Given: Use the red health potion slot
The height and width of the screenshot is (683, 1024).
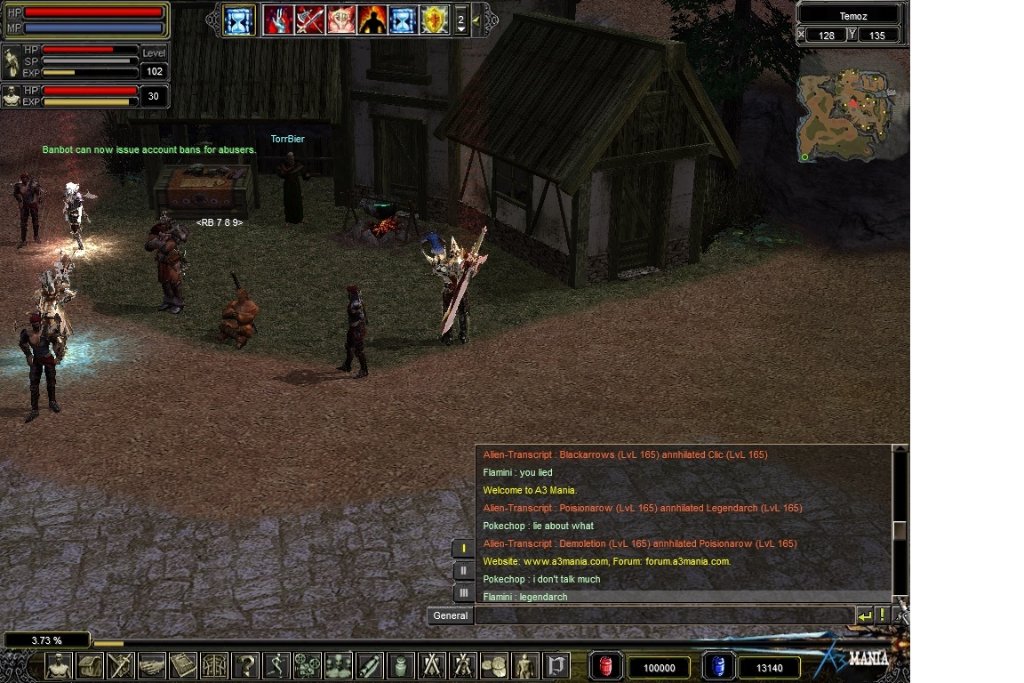Looking at the screenshot, I should 605,666.
